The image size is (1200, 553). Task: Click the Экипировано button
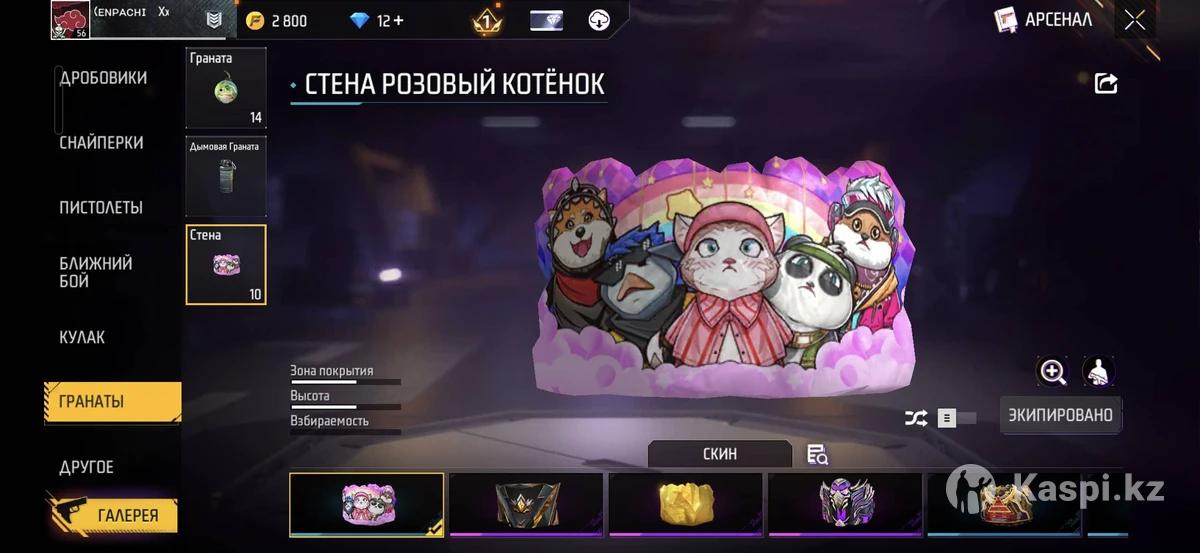click(1060, 415)
